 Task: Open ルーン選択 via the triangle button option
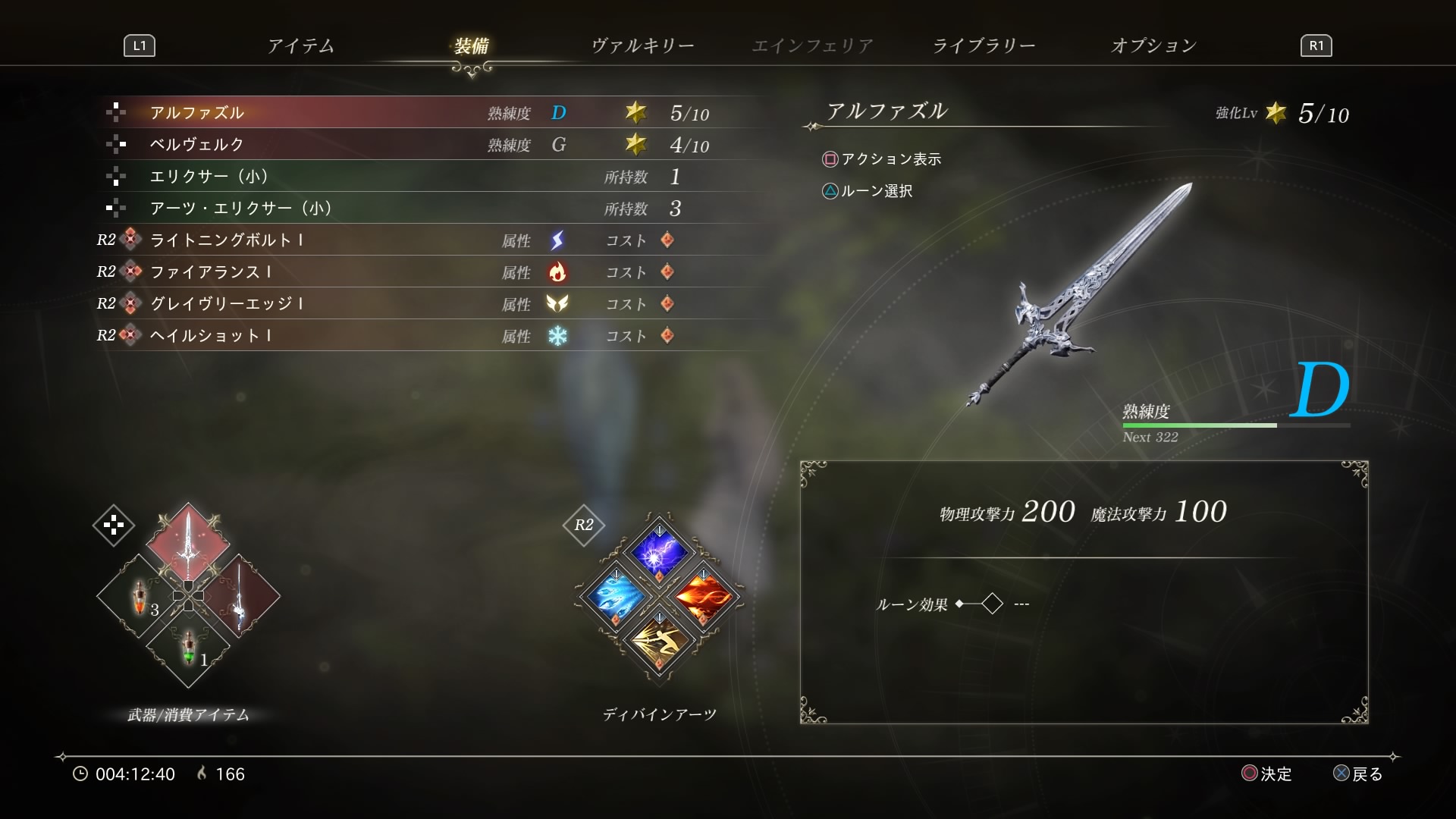pos(876,191)
